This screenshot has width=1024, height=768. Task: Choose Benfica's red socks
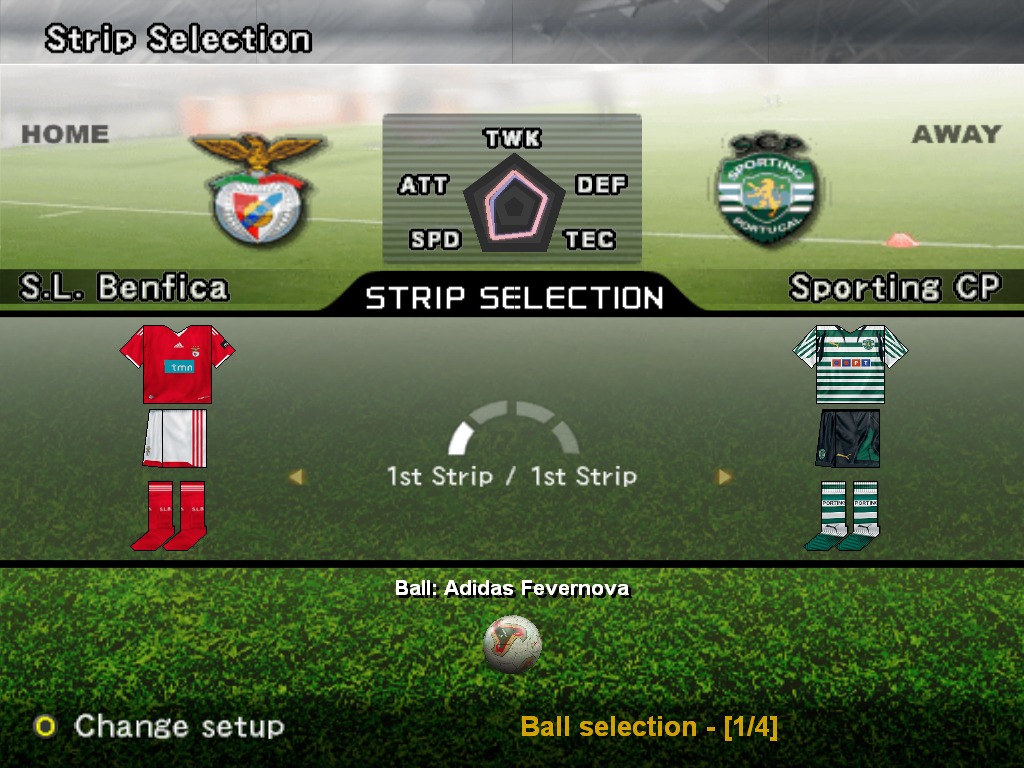click(x=168, y=515)
